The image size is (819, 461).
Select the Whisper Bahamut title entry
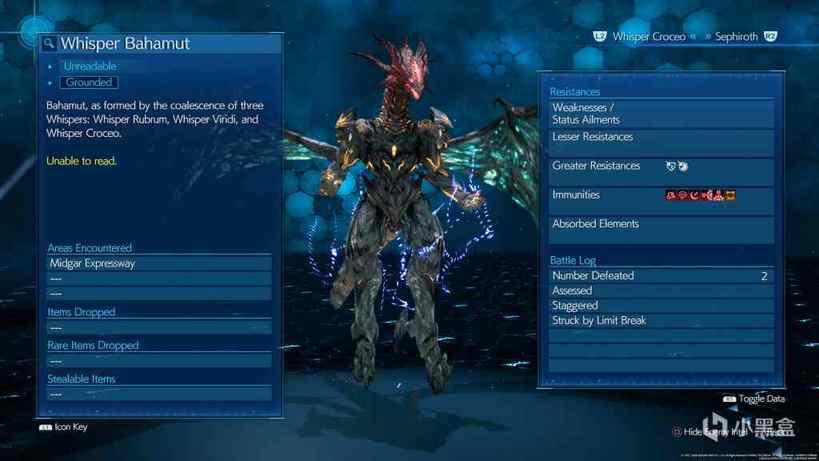125,44
